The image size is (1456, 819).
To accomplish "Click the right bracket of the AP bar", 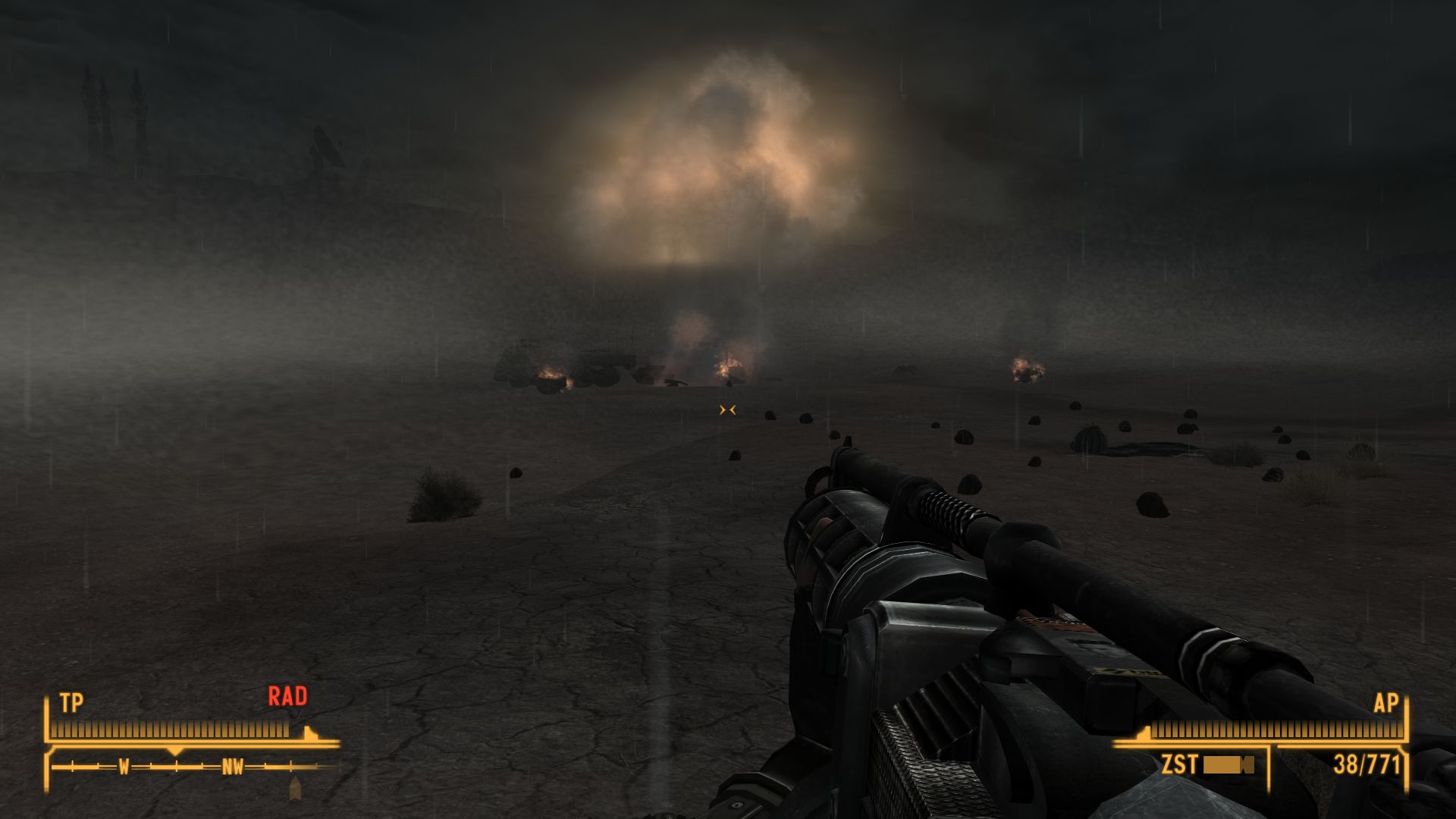I will 1406,722.
